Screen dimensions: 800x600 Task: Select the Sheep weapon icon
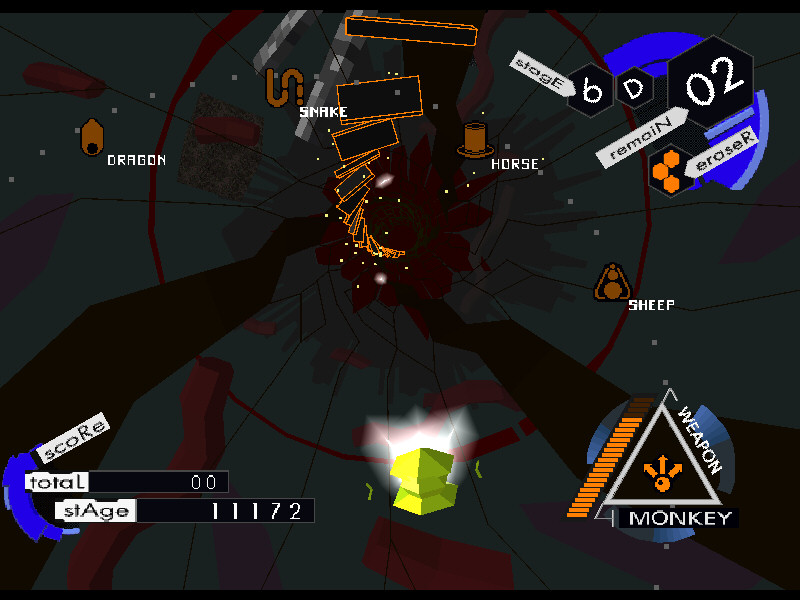pyautogui.click(x=611, y=283)
